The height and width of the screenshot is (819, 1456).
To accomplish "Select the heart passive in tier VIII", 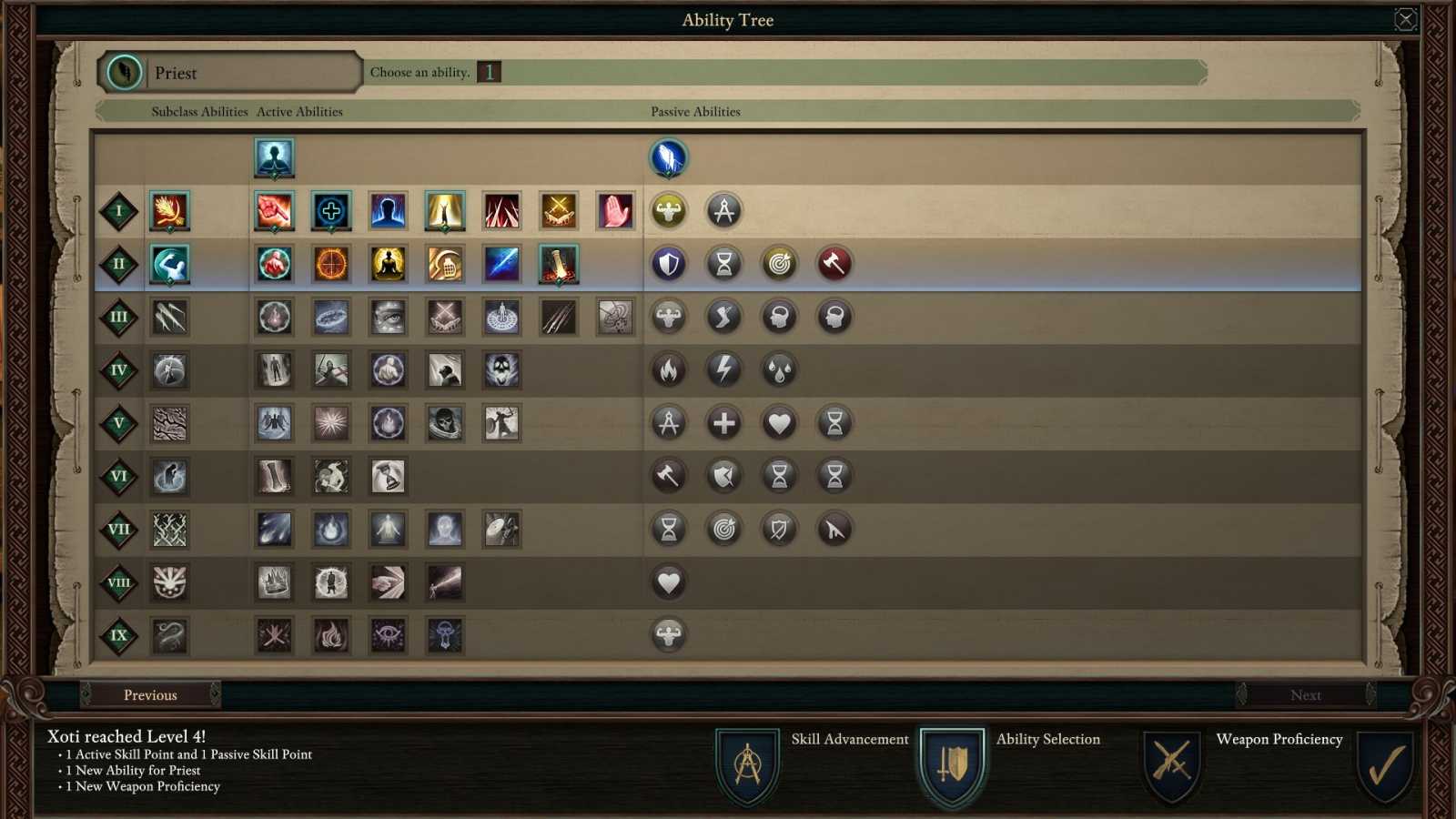I will click(669, 581).
